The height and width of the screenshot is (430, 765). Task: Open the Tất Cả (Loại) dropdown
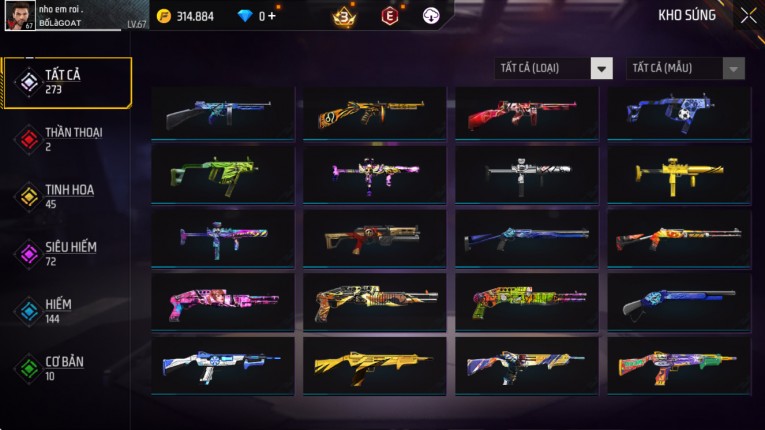click(555, 68)
